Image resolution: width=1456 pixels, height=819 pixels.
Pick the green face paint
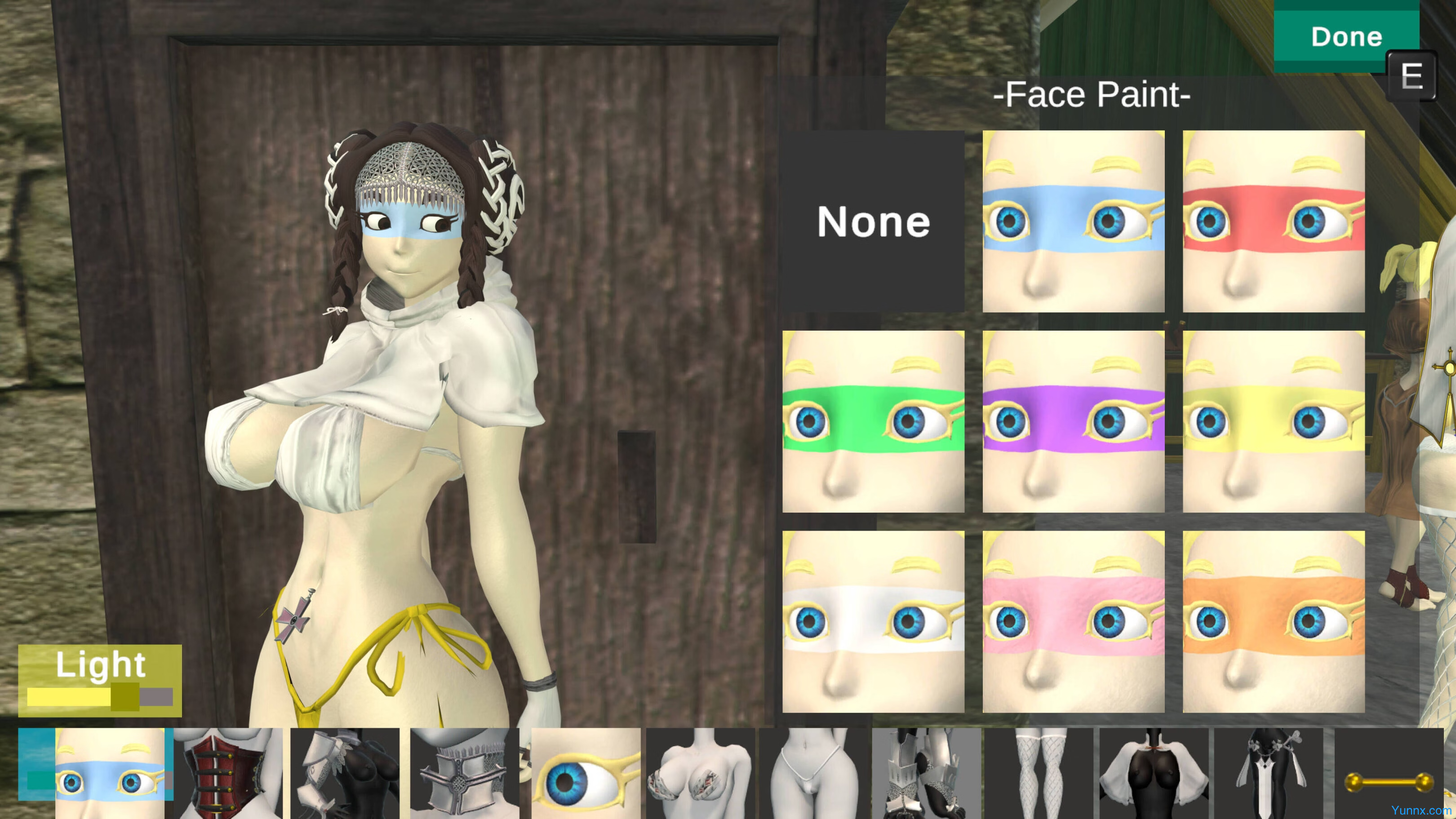pyautogui.click(x=873, y=422)
